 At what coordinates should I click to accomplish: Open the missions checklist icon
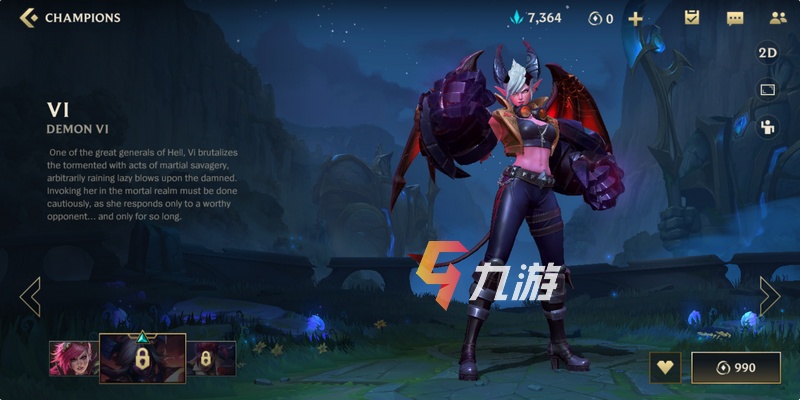point(691,18)
